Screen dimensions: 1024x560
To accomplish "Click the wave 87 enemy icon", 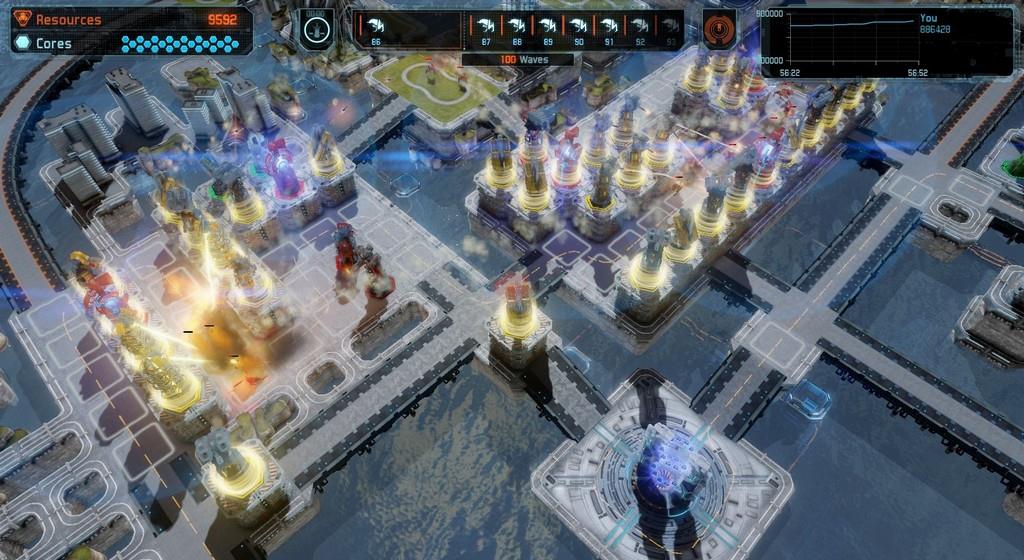I will (486, 25).
